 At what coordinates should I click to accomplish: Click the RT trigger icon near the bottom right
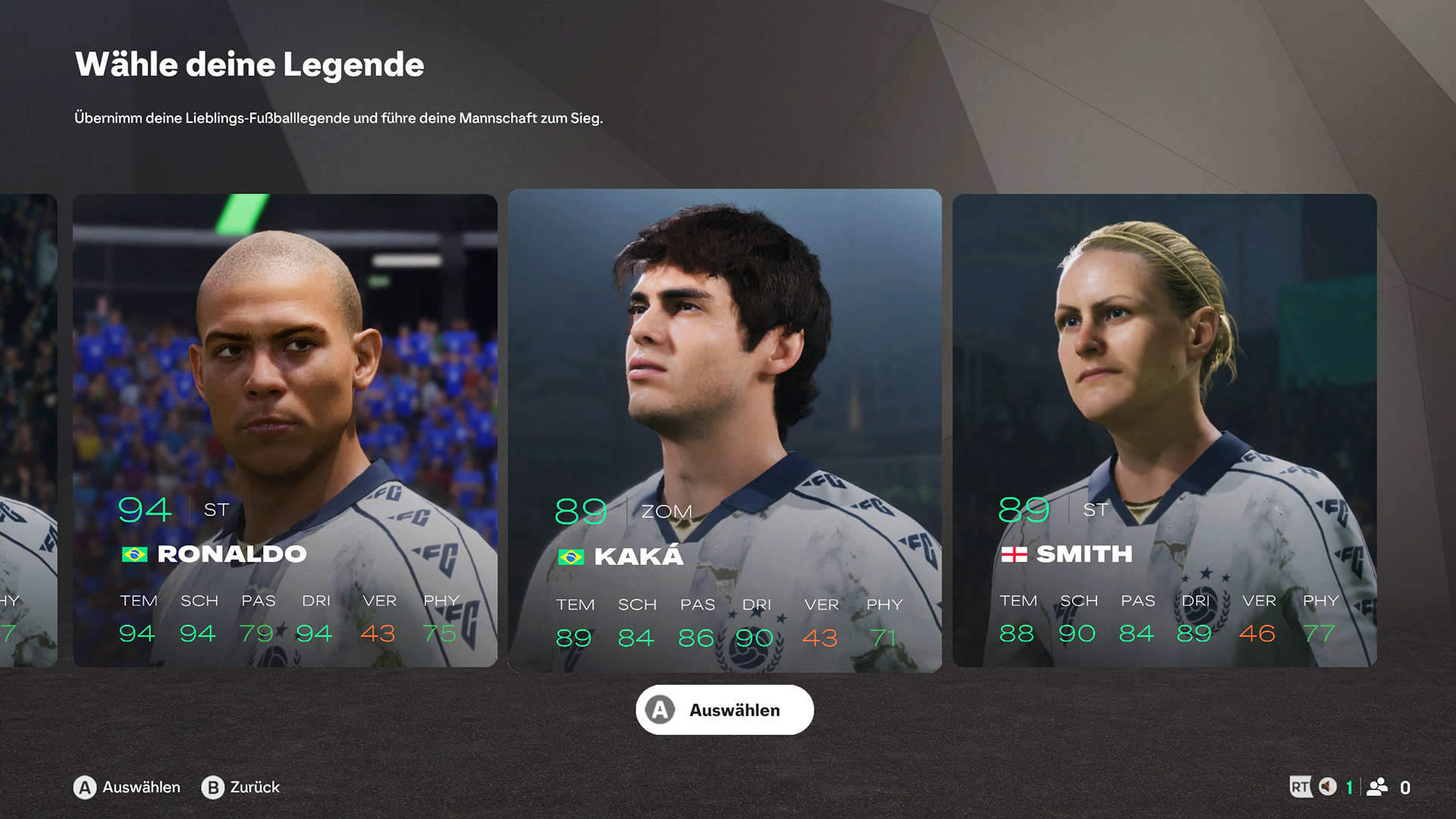(1301, 787)
